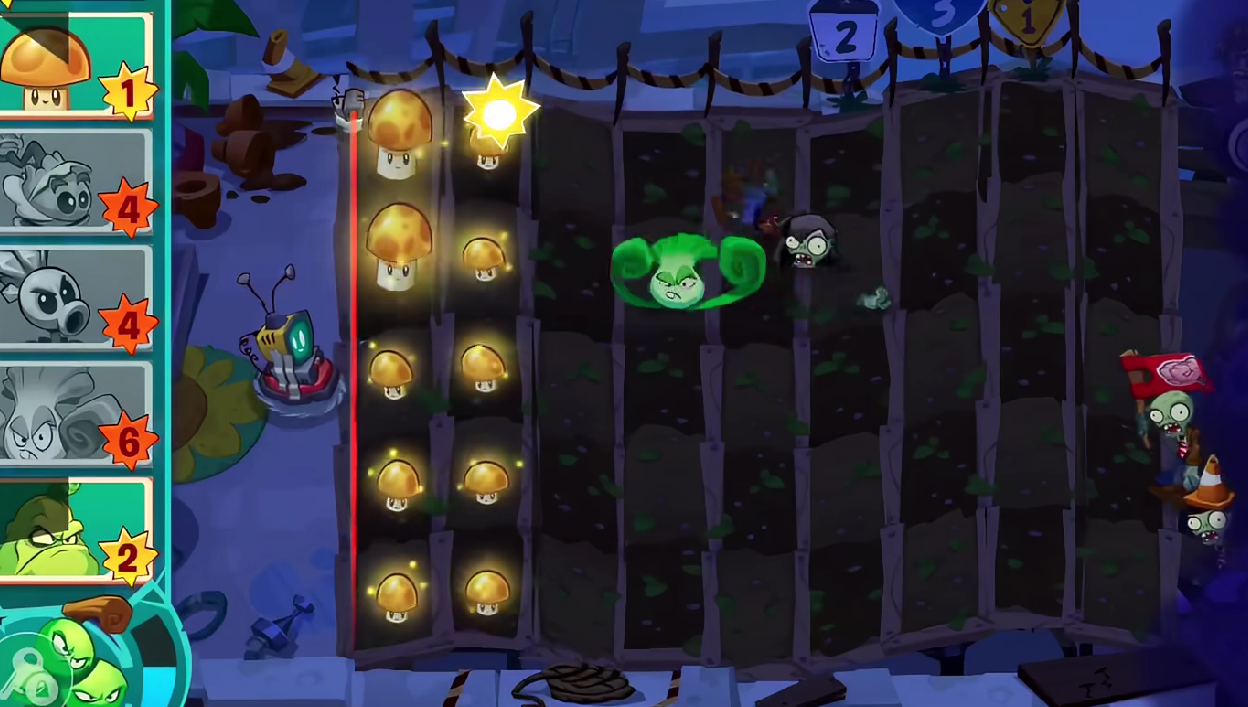Choose the greyed-out spiky-crested peashooter card
This screenshot has height=707, width=1248.
75,297
